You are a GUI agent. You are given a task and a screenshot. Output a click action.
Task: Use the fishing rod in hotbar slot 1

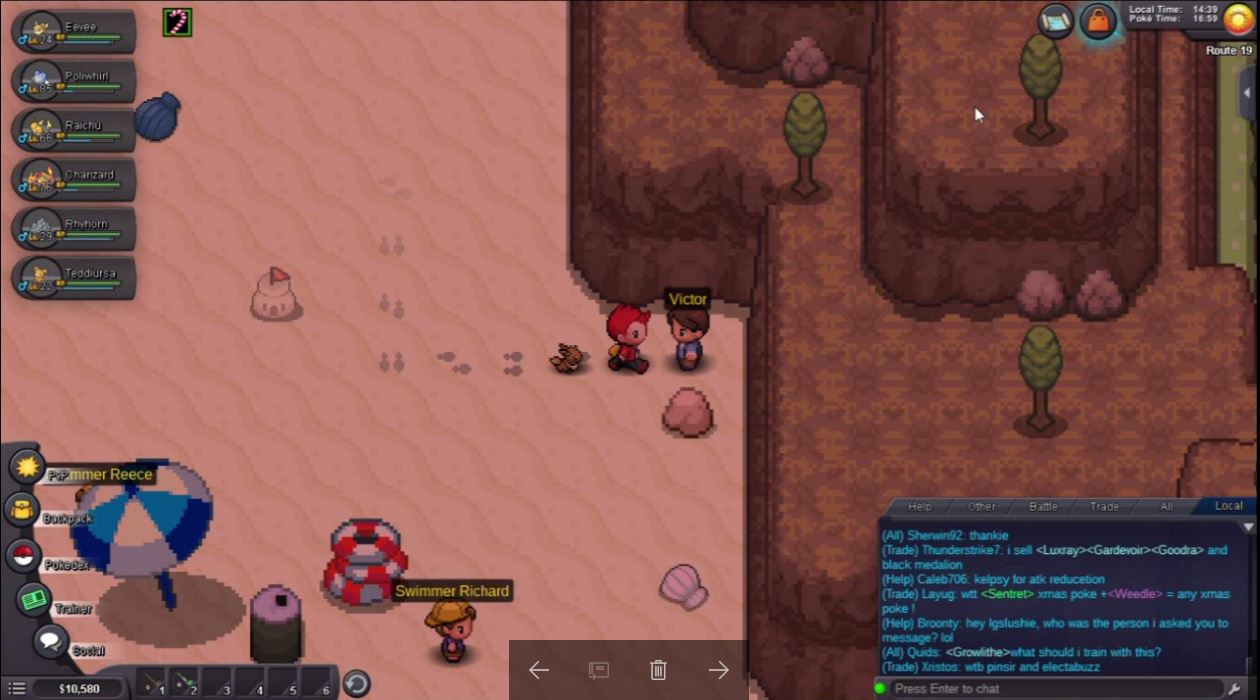(x=151, y=683)
